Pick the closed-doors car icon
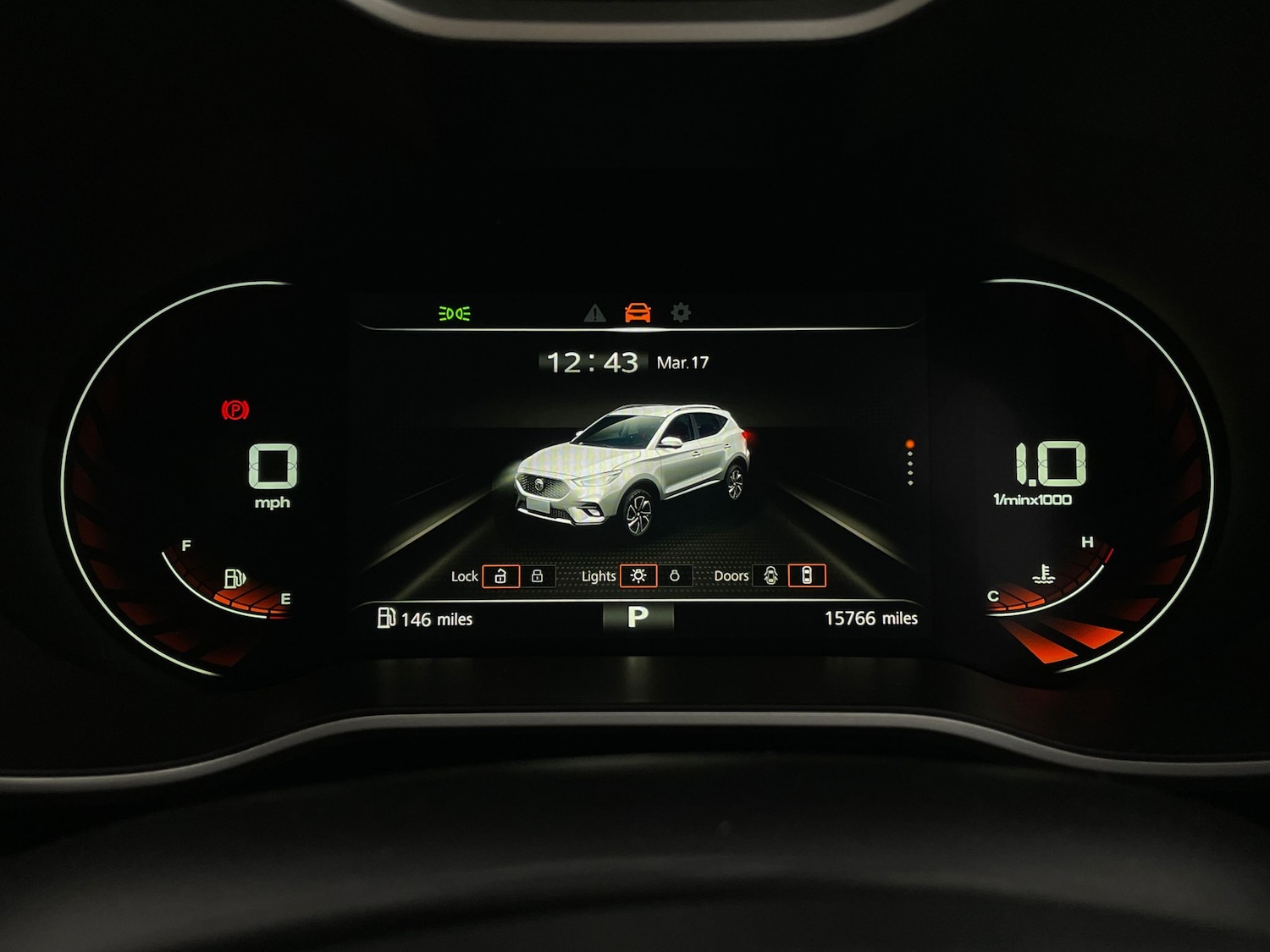The image size is (1270, 952). tap(807, 576)
